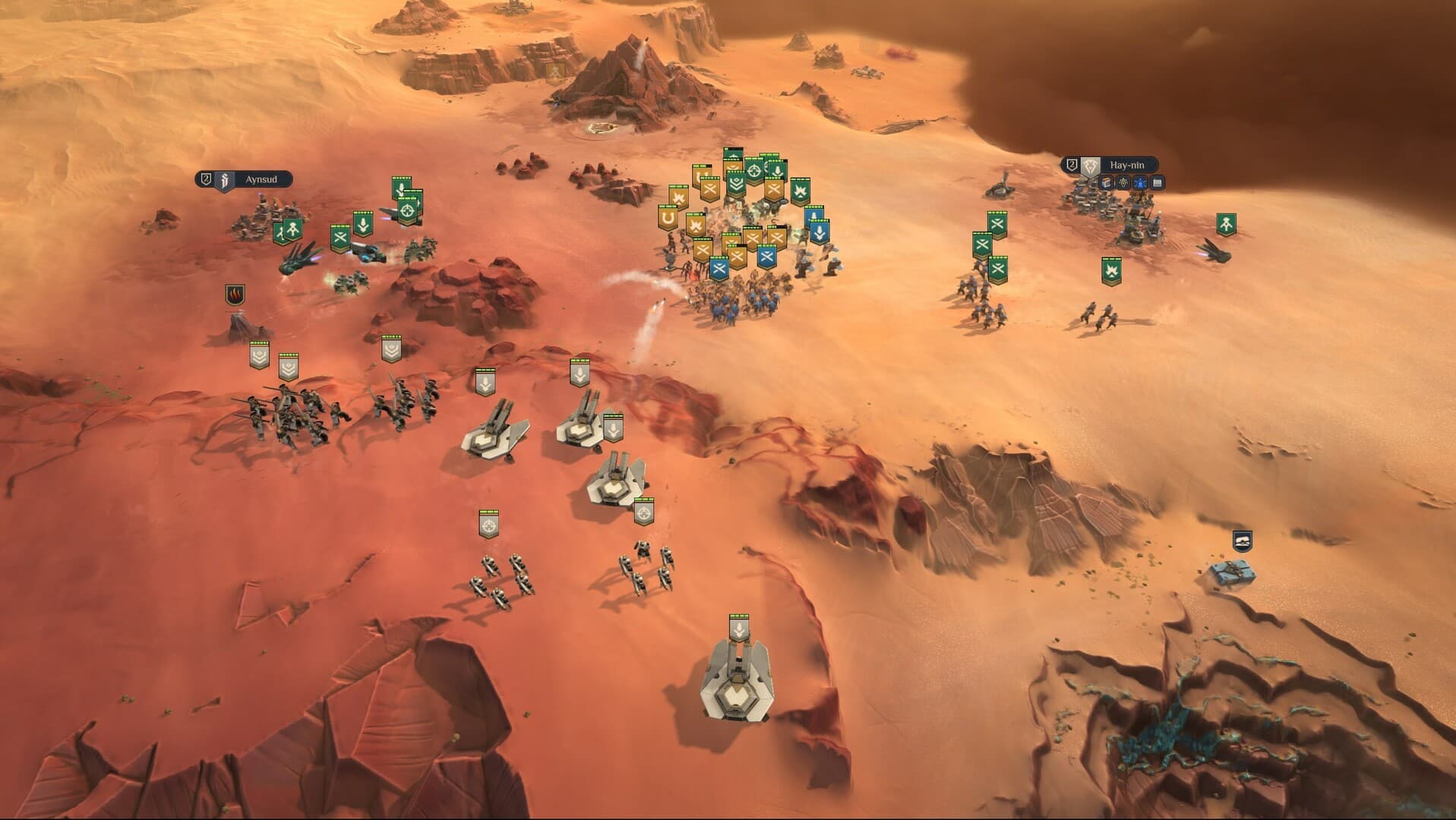
Task: Click the resource crate icon under Hay-nin
Action: click(1106, 183)
